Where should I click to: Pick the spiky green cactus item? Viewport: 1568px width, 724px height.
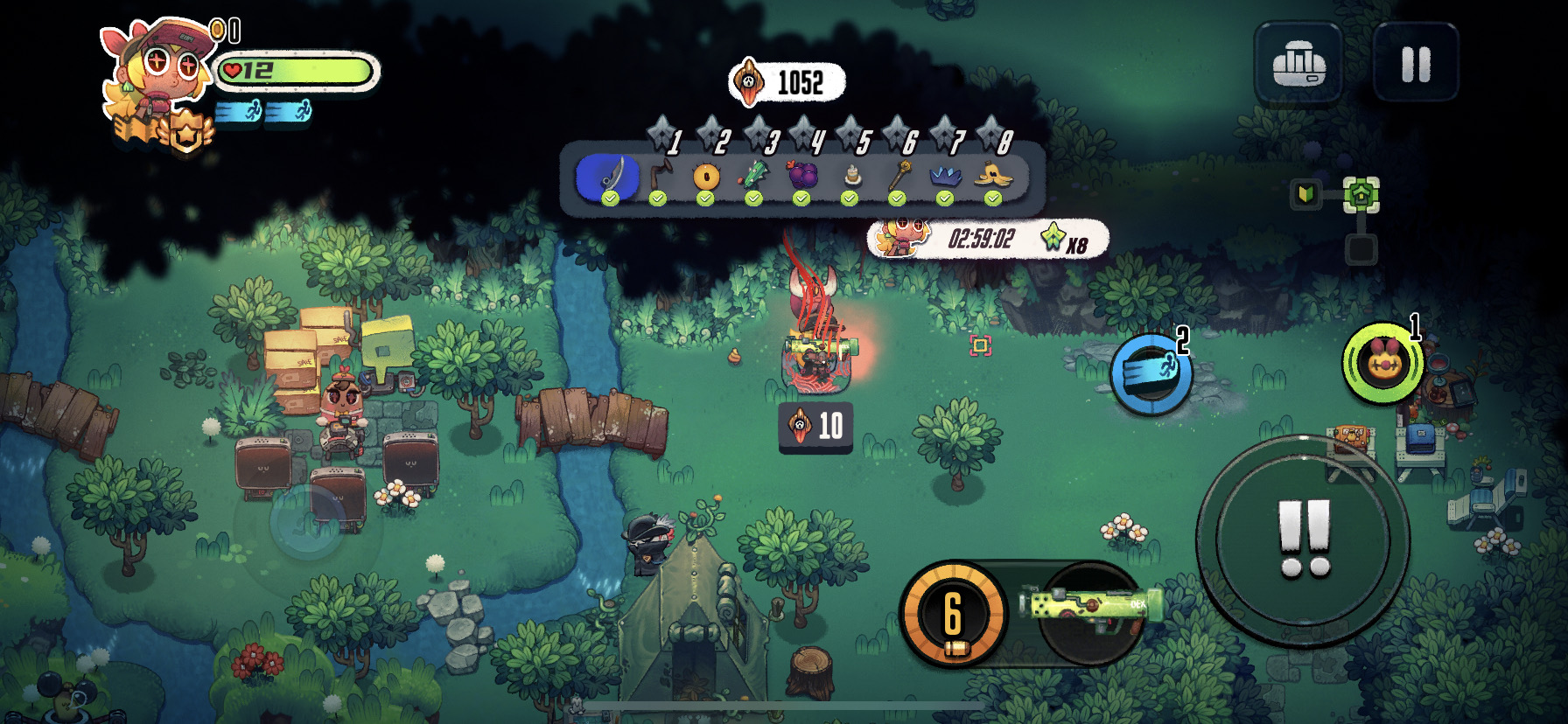(753, 177)
